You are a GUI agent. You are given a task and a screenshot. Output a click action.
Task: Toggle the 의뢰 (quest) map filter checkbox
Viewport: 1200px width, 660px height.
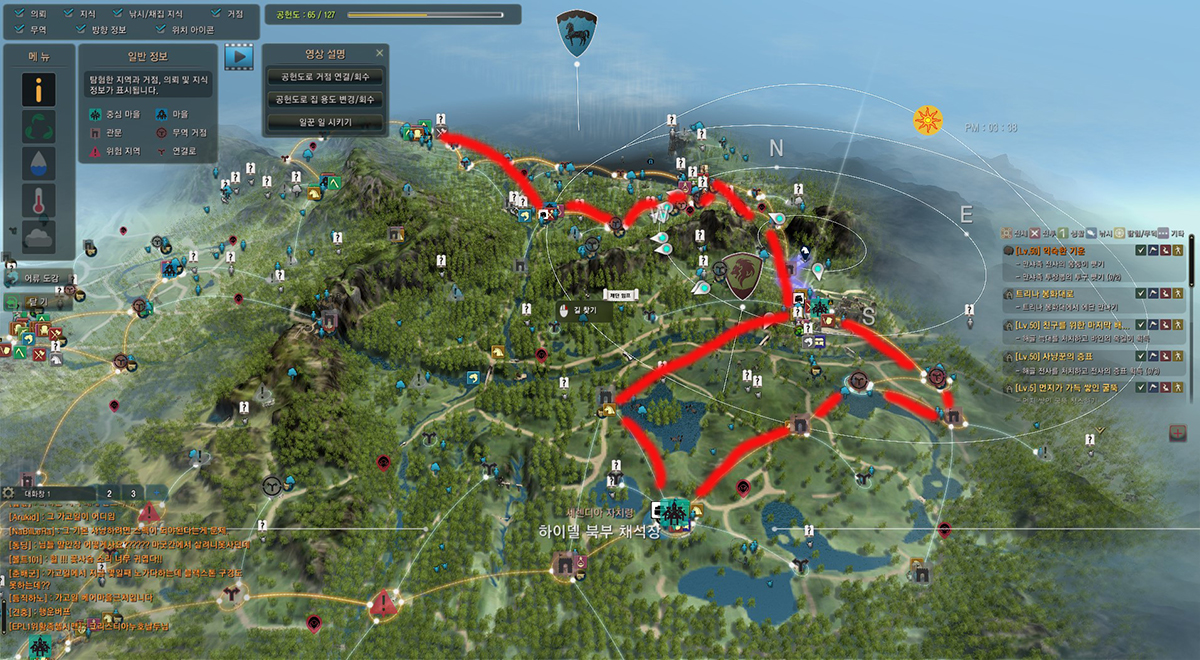(20, 15)
